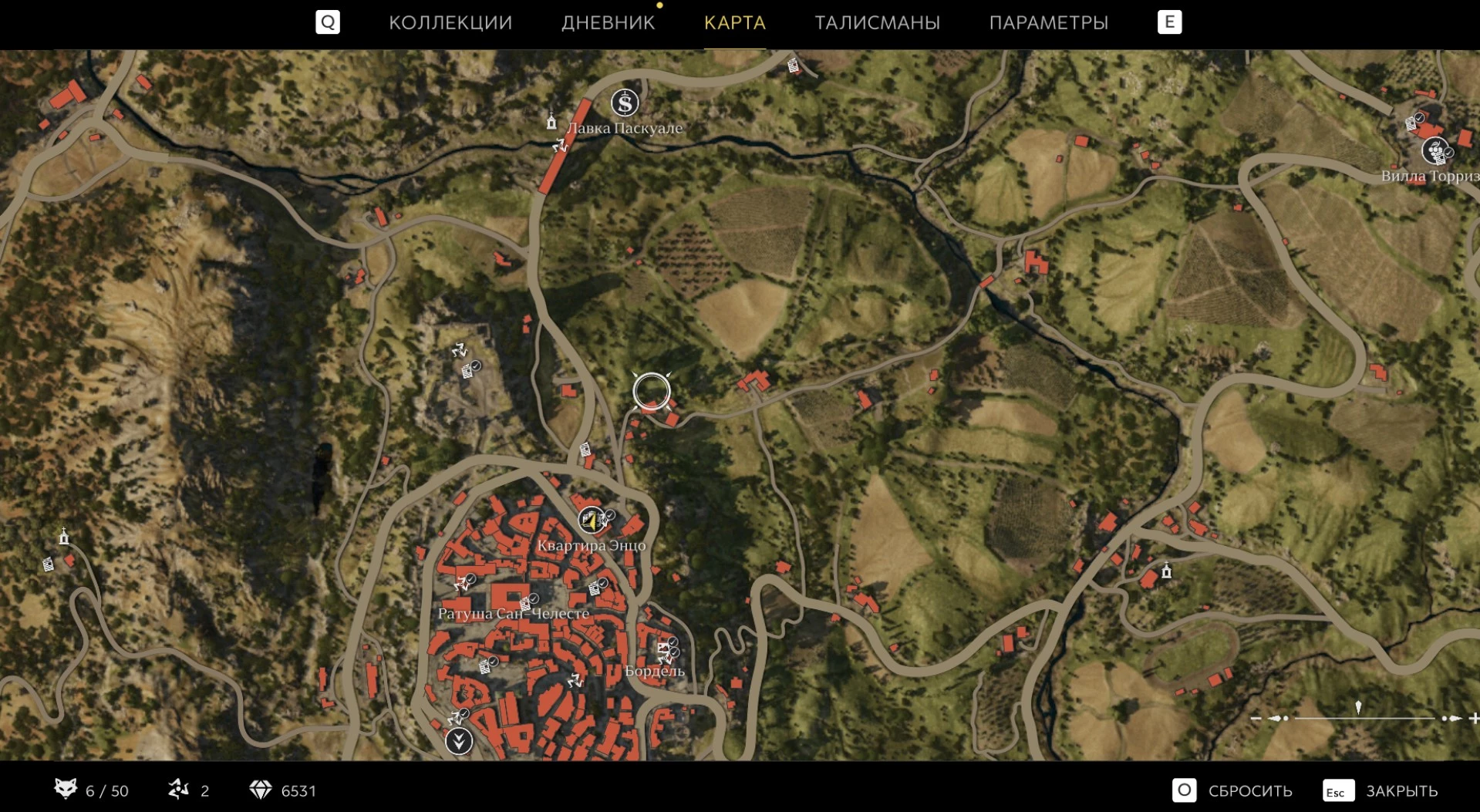
Task: Select the Бордель map marker
Action: coord(665,651)
